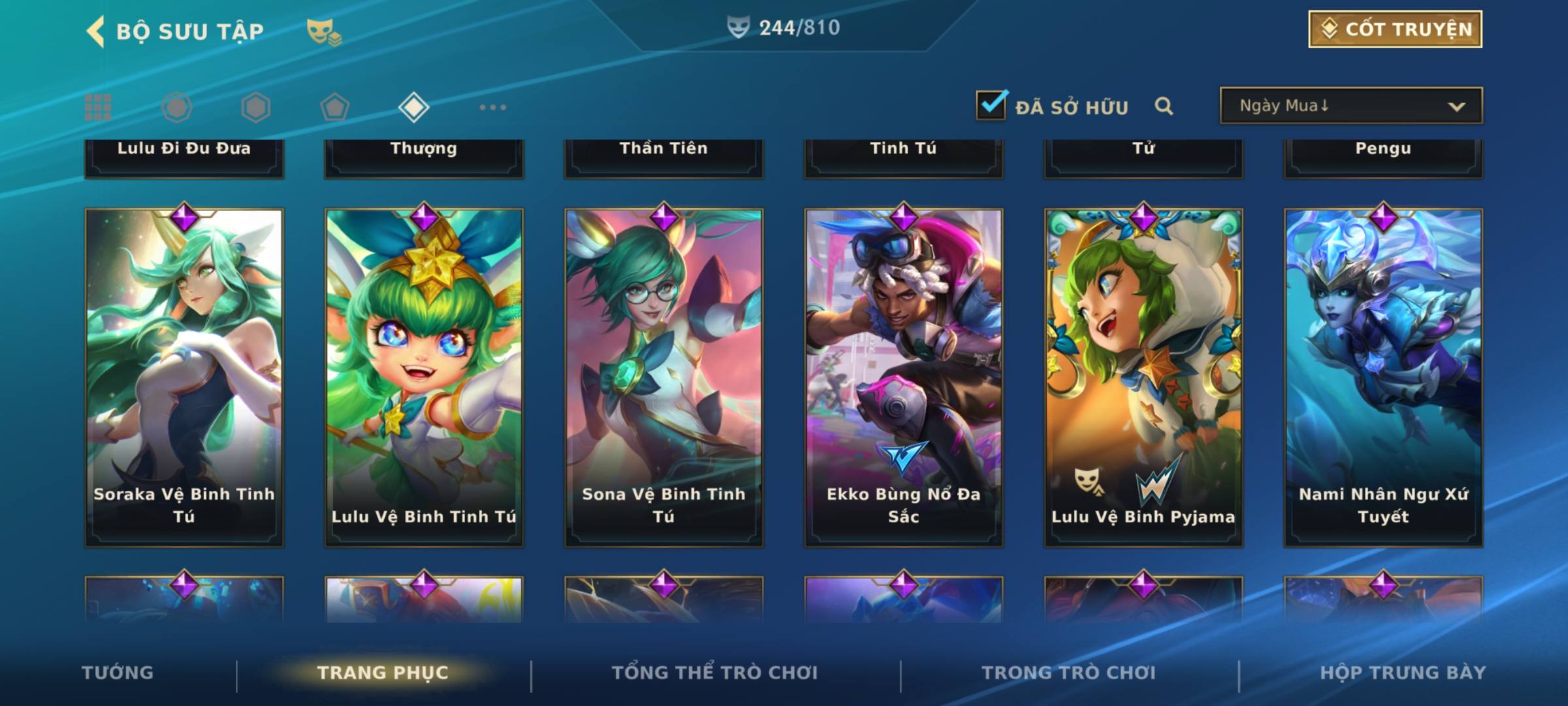Choose the diamond rarity filter
The height and width of the screenshot is (706, 1568).
click(414, 107)
